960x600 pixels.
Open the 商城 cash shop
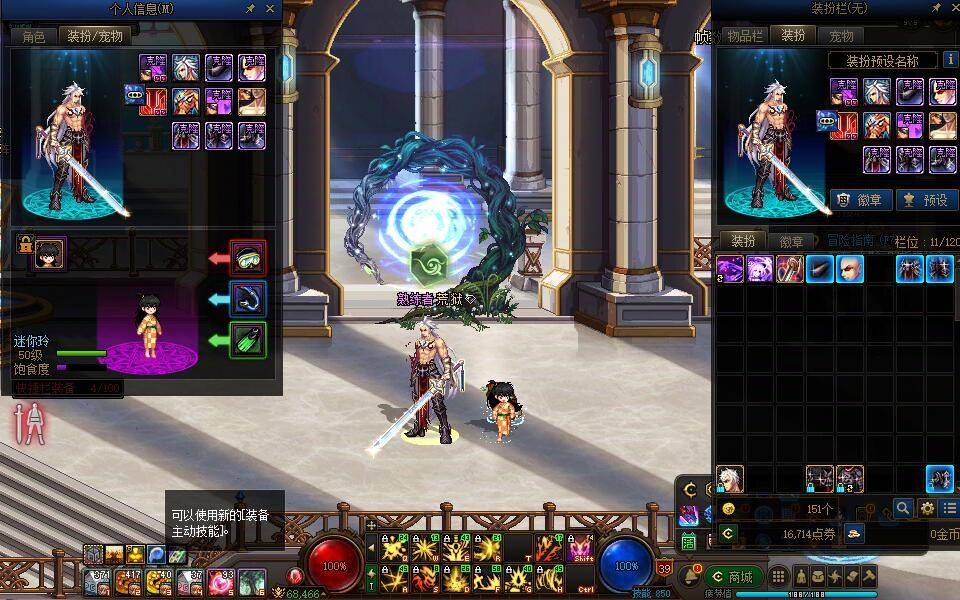point(733,577)
